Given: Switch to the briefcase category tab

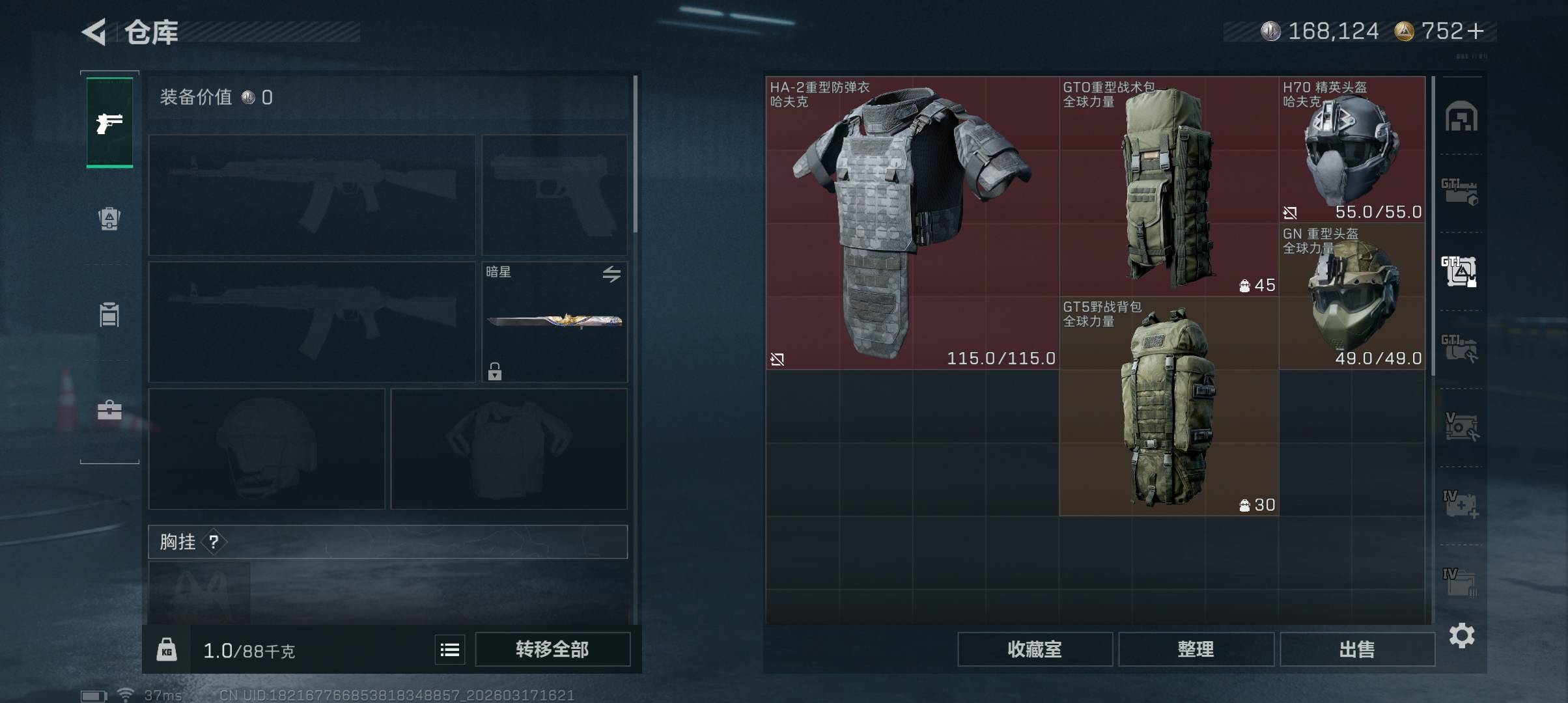Looking at the screenshot, I should pyautogui.click(x=109, y=410).
